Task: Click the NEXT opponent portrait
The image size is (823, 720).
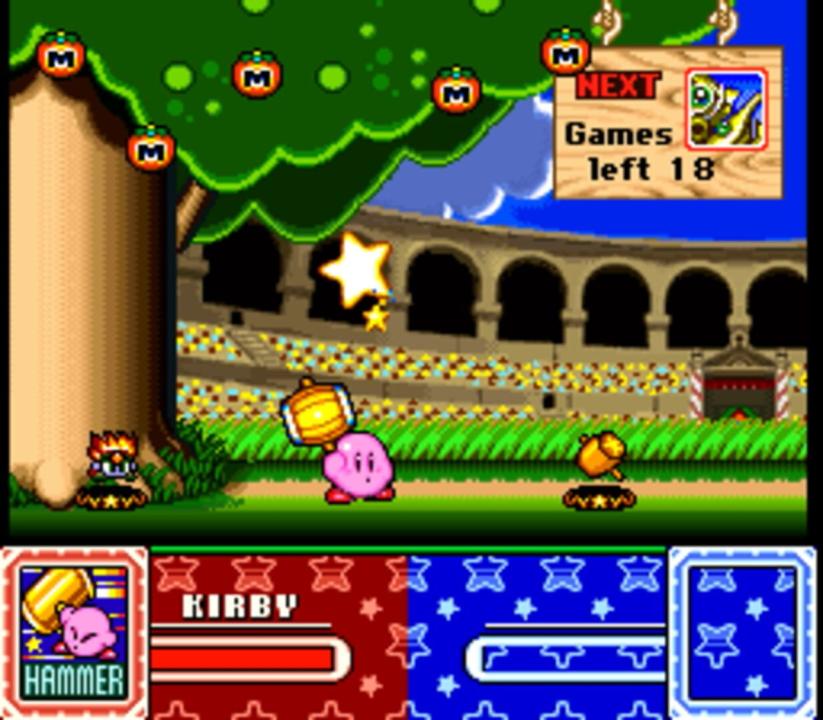Action: point(725,109)
